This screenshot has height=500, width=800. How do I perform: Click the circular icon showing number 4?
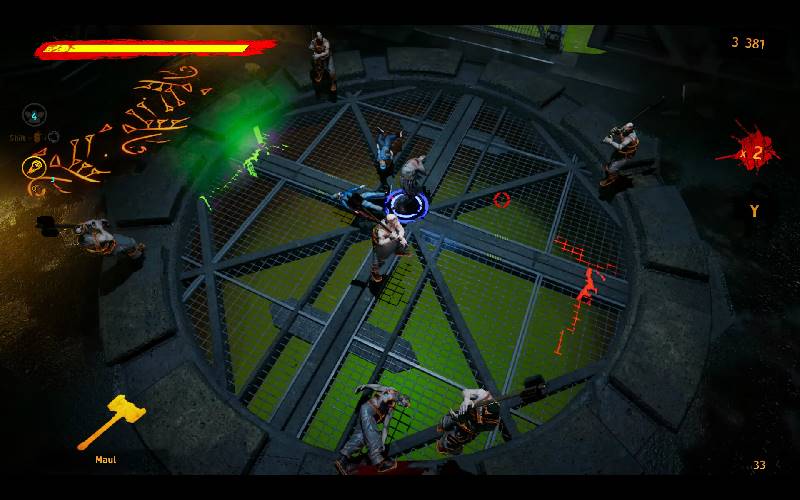coord(35,114)
